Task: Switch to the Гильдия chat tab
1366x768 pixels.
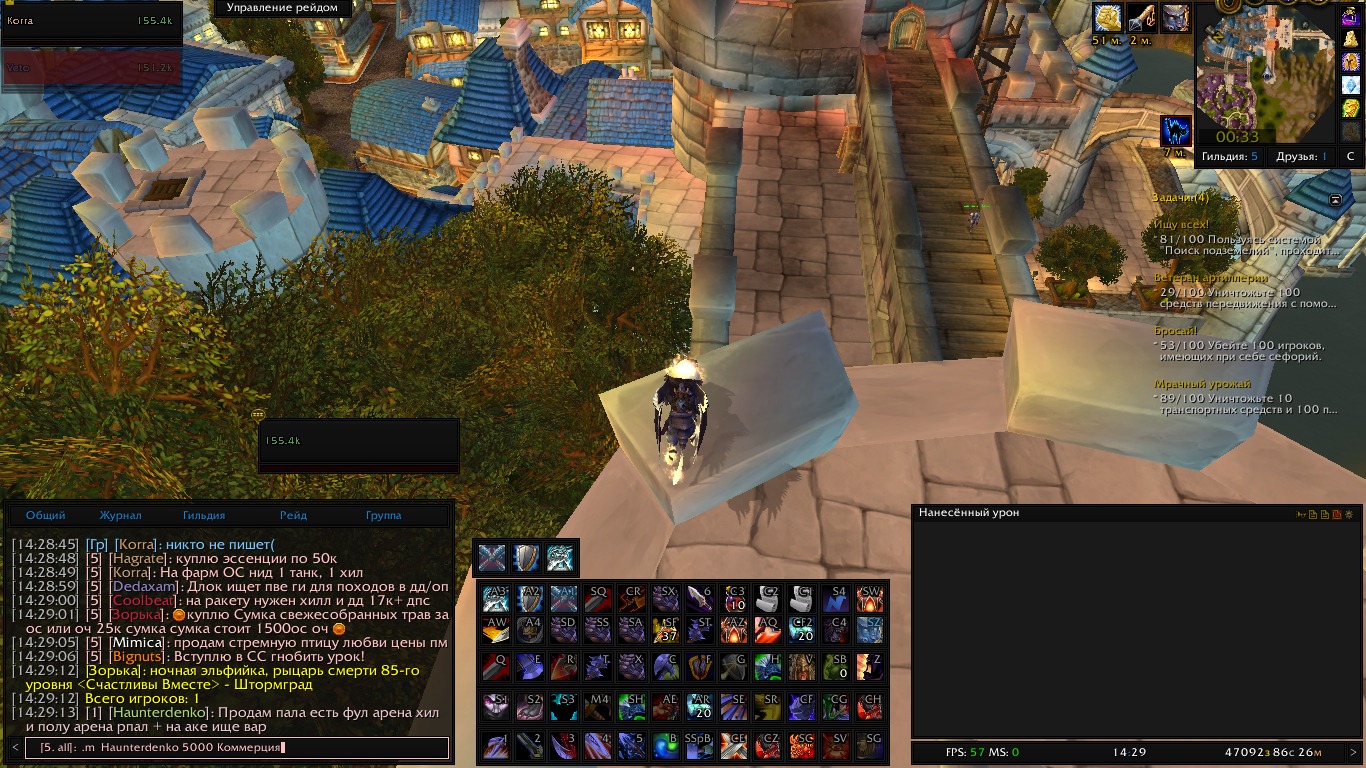Action: [204, 516]
